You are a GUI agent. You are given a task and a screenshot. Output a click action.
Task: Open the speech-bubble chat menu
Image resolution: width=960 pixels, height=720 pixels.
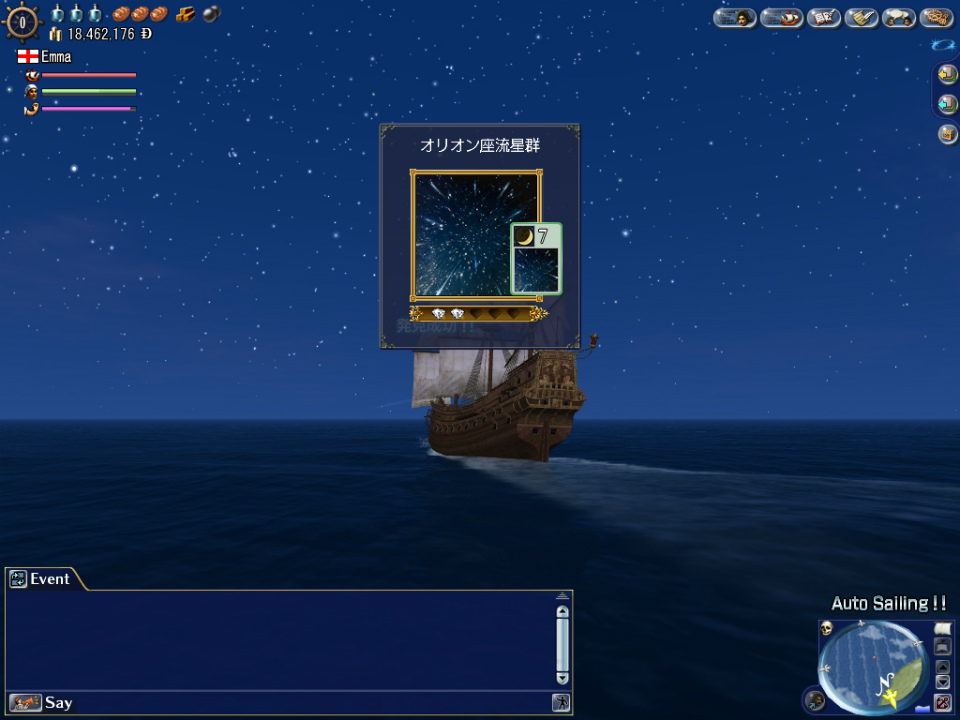[898, 17]
